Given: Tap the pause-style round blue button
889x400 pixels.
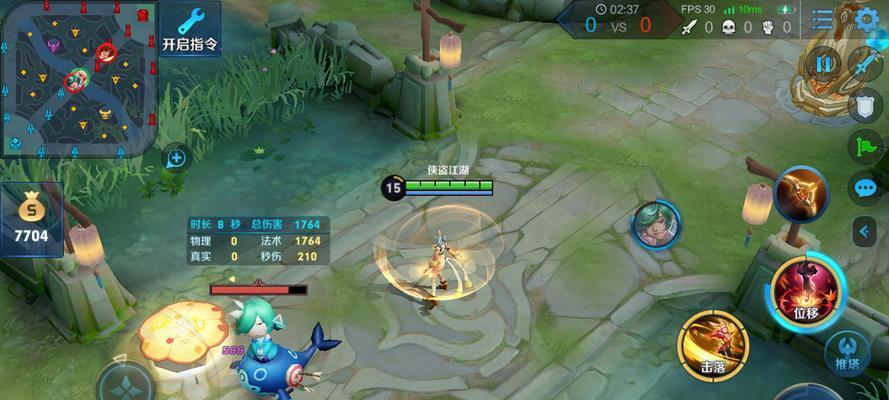Looking at the screenshot, I should [825, 65].
